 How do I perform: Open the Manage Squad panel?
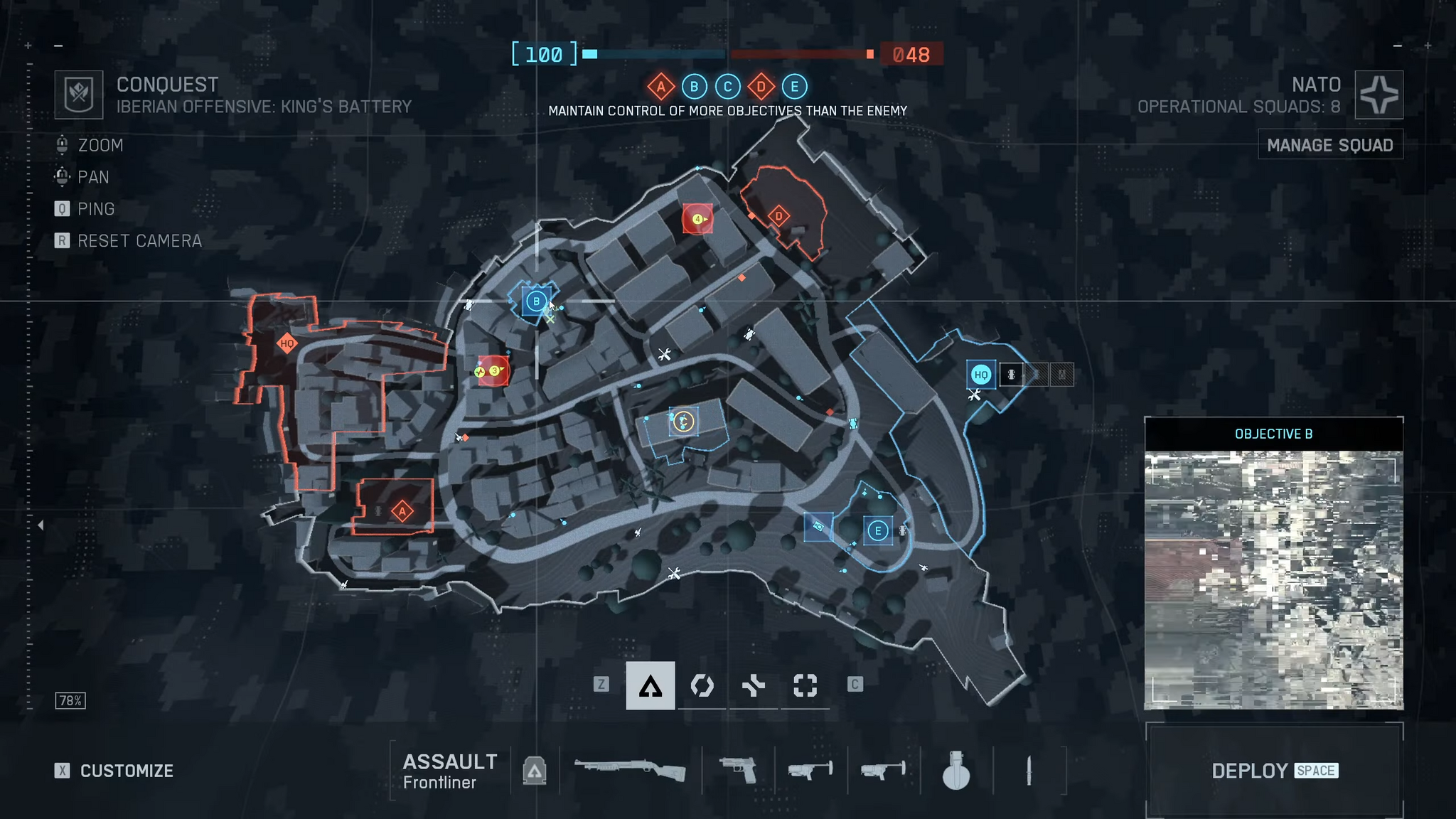pos(1330,145)
